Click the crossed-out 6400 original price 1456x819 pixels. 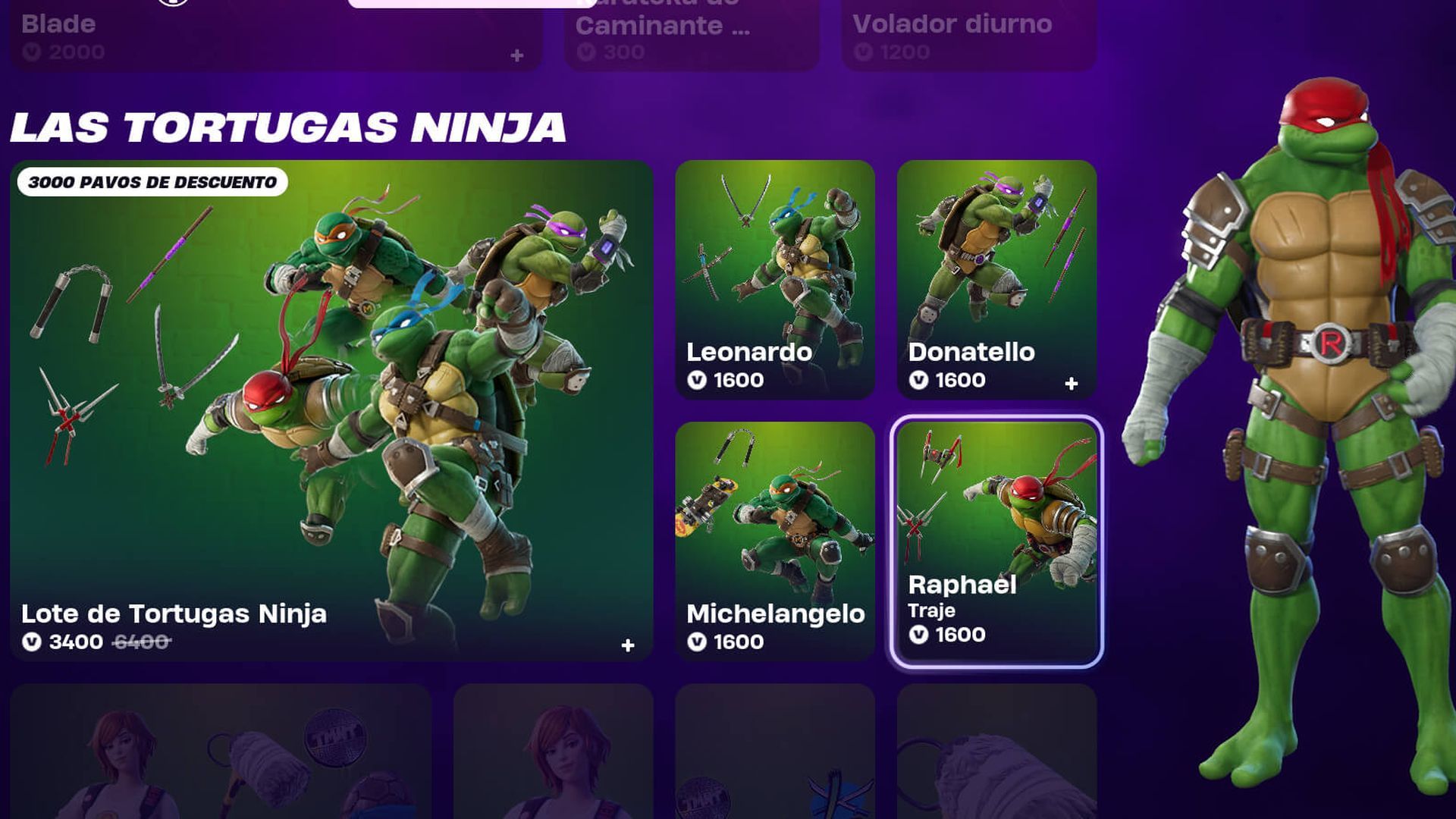coord(138,641)
